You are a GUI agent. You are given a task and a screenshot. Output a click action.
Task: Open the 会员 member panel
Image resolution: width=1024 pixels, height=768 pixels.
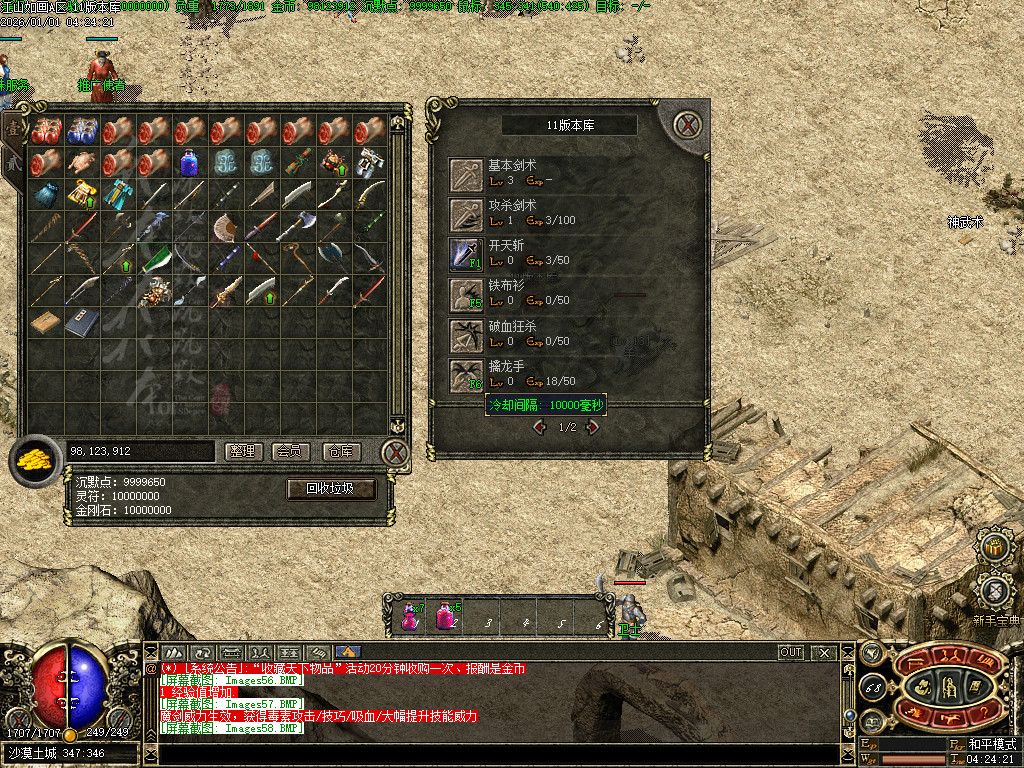tap(291, 452)
